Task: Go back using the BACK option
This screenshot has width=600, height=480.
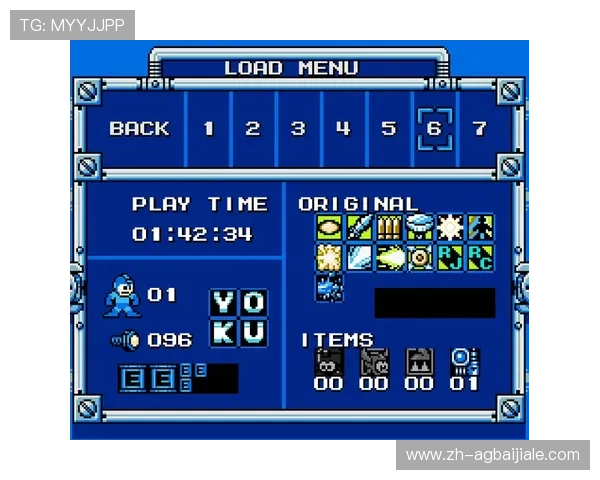Action: pyautogui.click(x=139, y=128)
